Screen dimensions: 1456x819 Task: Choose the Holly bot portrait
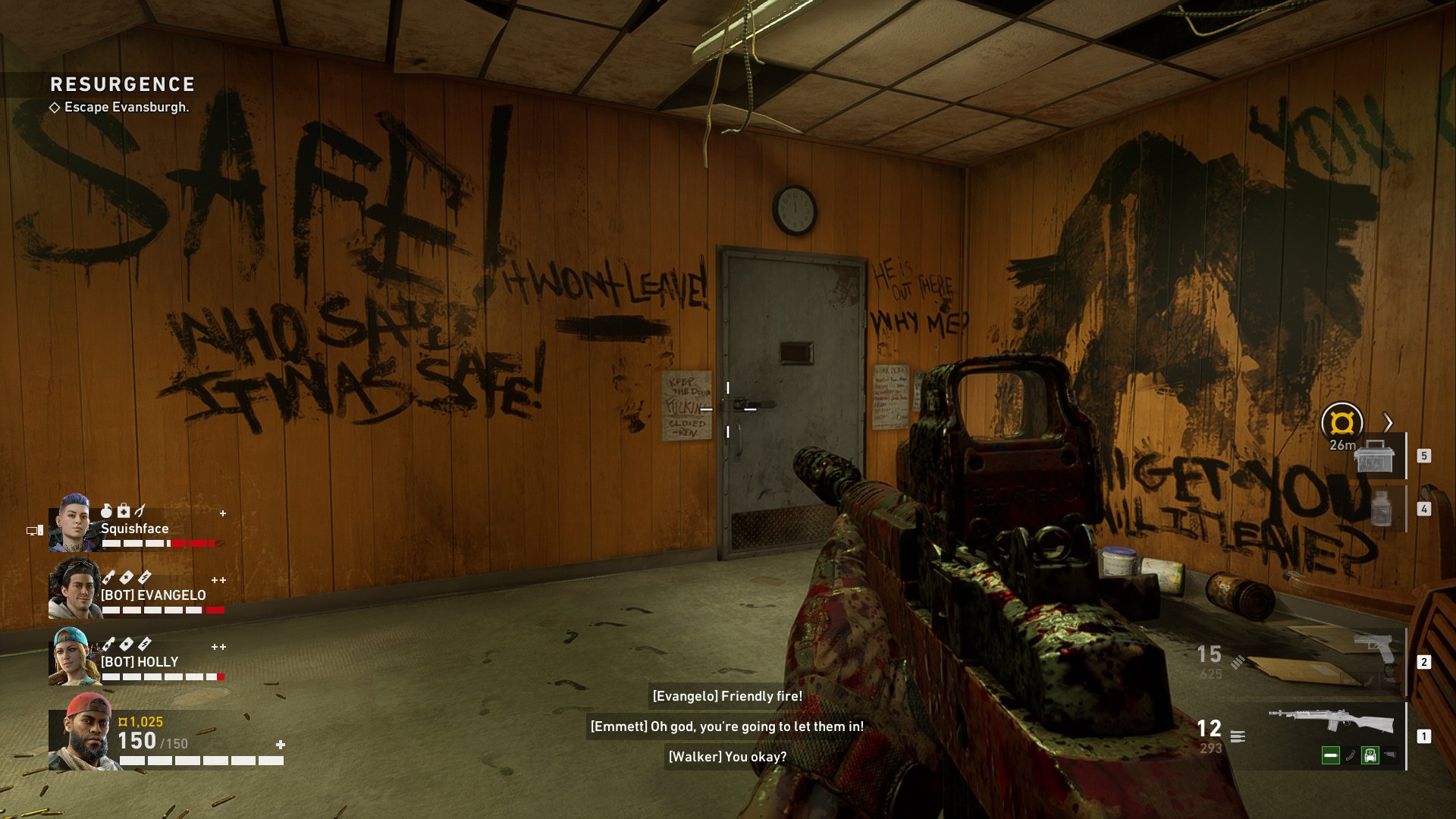[74, 657]
